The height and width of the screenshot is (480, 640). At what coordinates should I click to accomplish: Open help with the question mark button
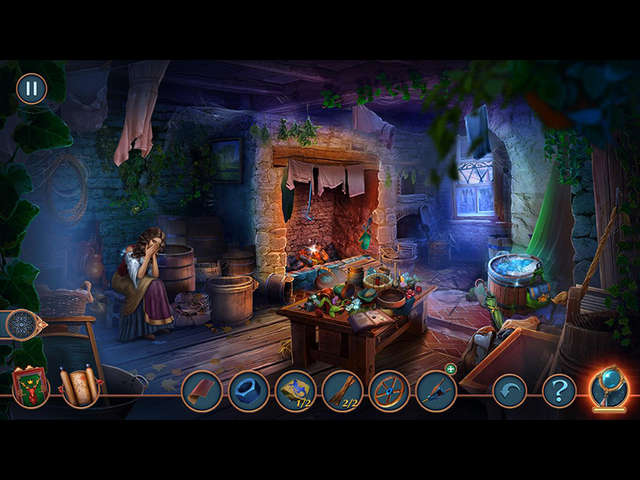click(x=559, y=391)
